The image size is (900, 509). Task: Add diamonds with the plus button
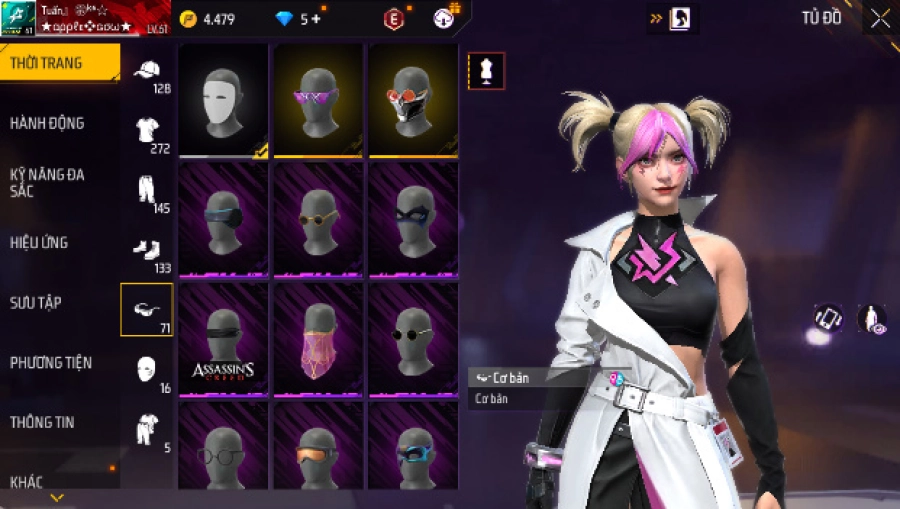(317, 19)
